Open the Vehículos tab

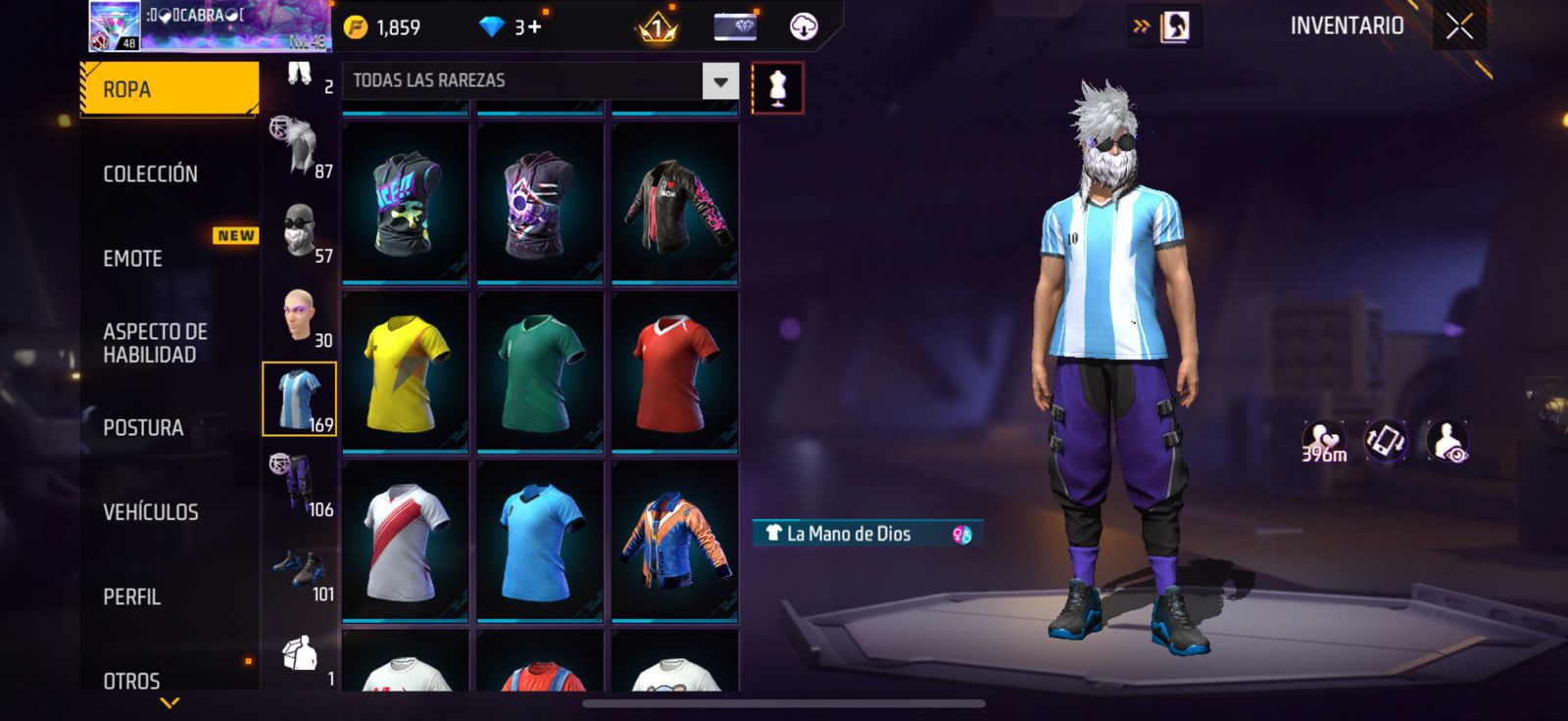pyautogui.click(x=151, y=512)
